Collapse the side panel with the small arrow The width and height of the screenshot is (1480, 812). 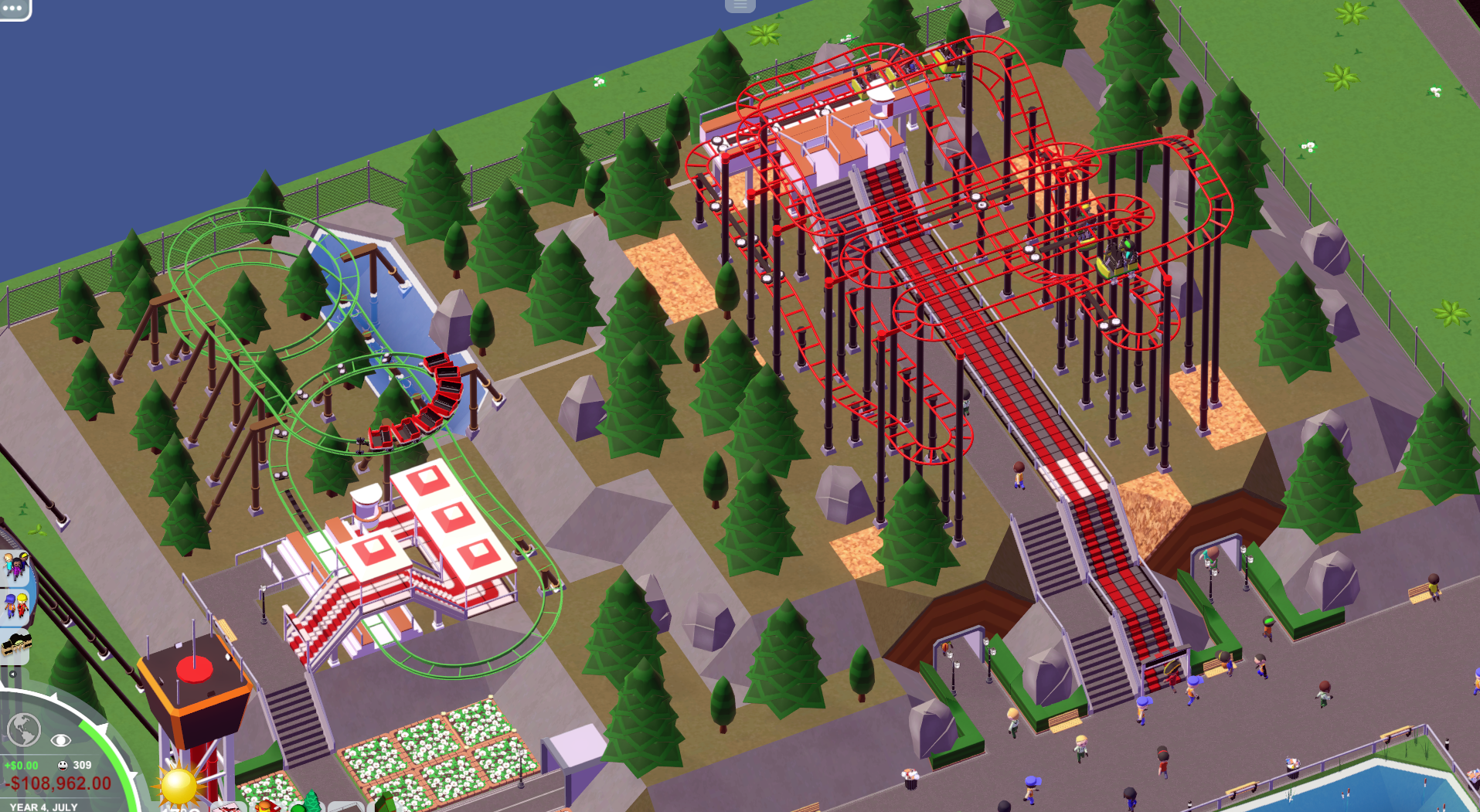pos(12,674)
